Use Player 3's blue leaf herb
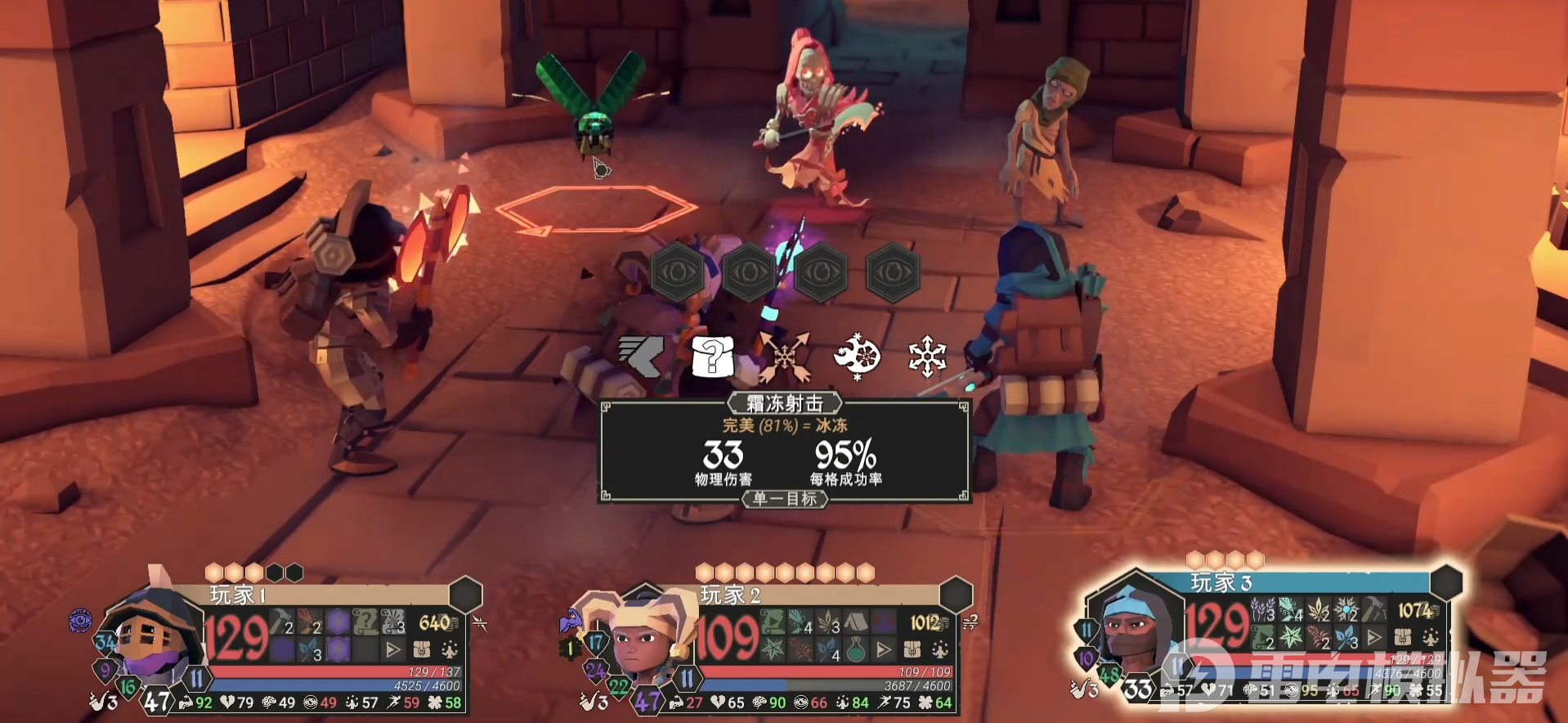The width and height of the screenshot is (1568, 723). (x=1346, y=637)
